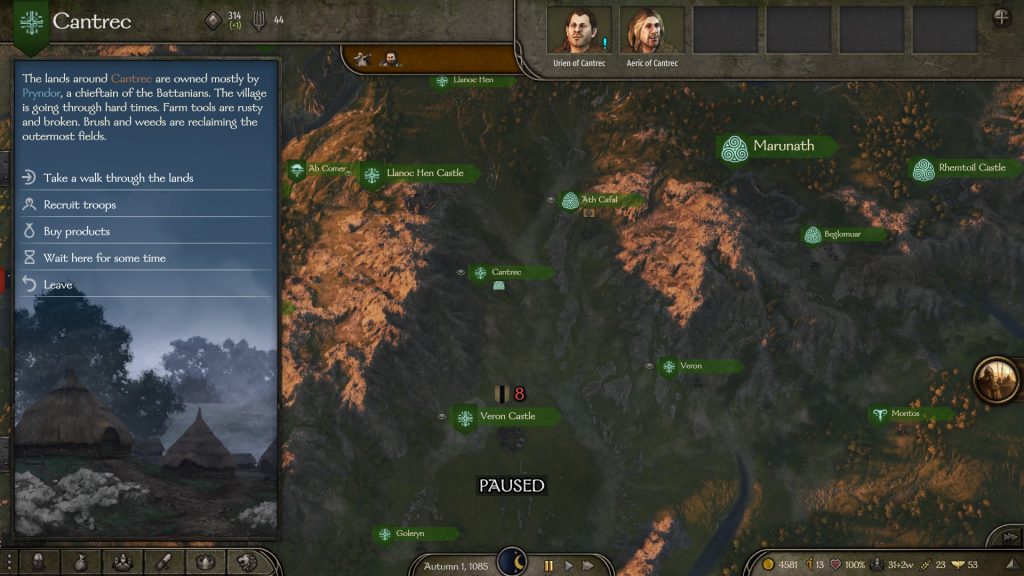Image resolution: width=1024 pixels, height=576 pixels.
Task: Open party screen group icon
Action: (122, 563)
